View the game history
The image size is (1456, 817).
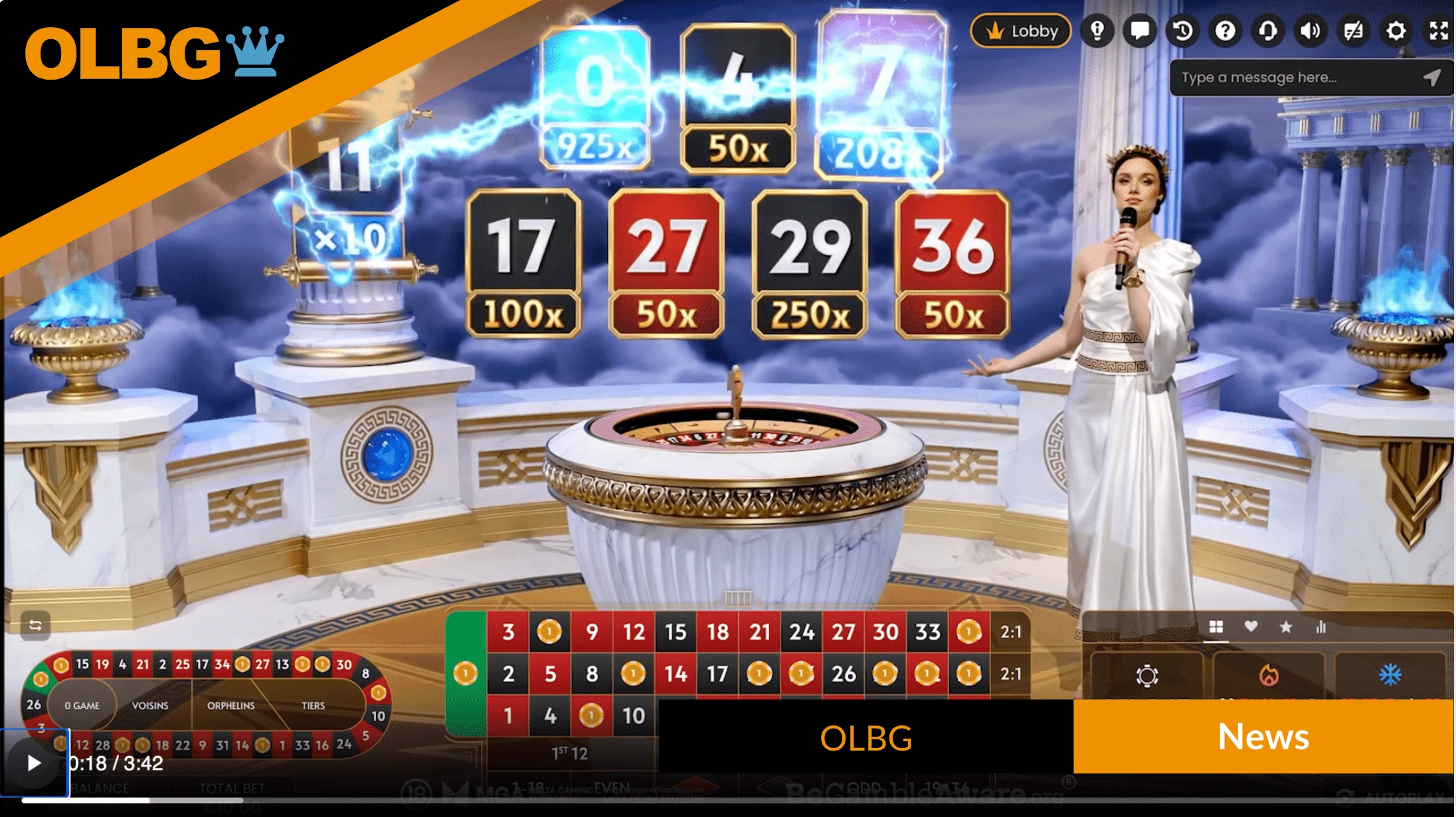(x=1183, y=31)
